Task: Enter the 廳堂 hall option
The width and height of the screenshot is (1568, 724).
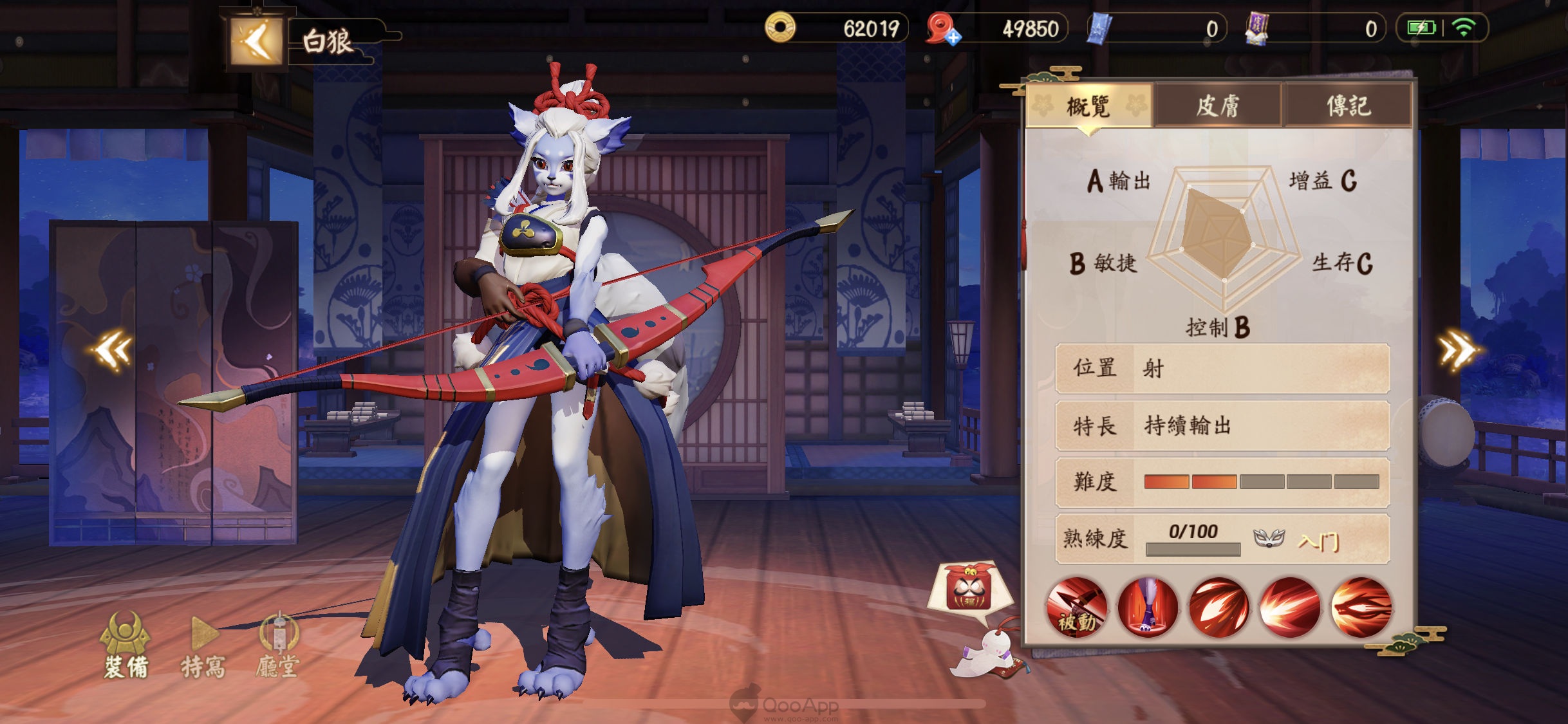Action: click(x=278, y=647)
